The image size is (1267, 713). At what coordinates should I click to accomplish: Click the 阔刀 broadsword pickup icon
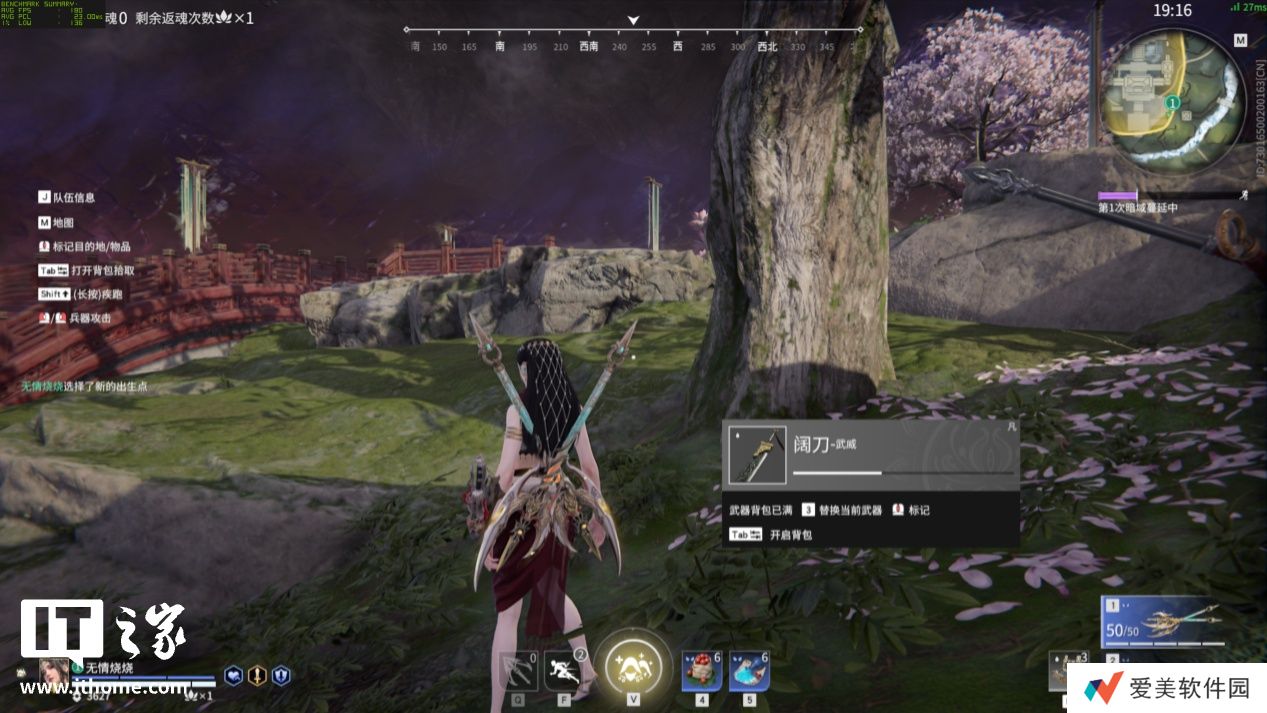click(x=758, y=455)
